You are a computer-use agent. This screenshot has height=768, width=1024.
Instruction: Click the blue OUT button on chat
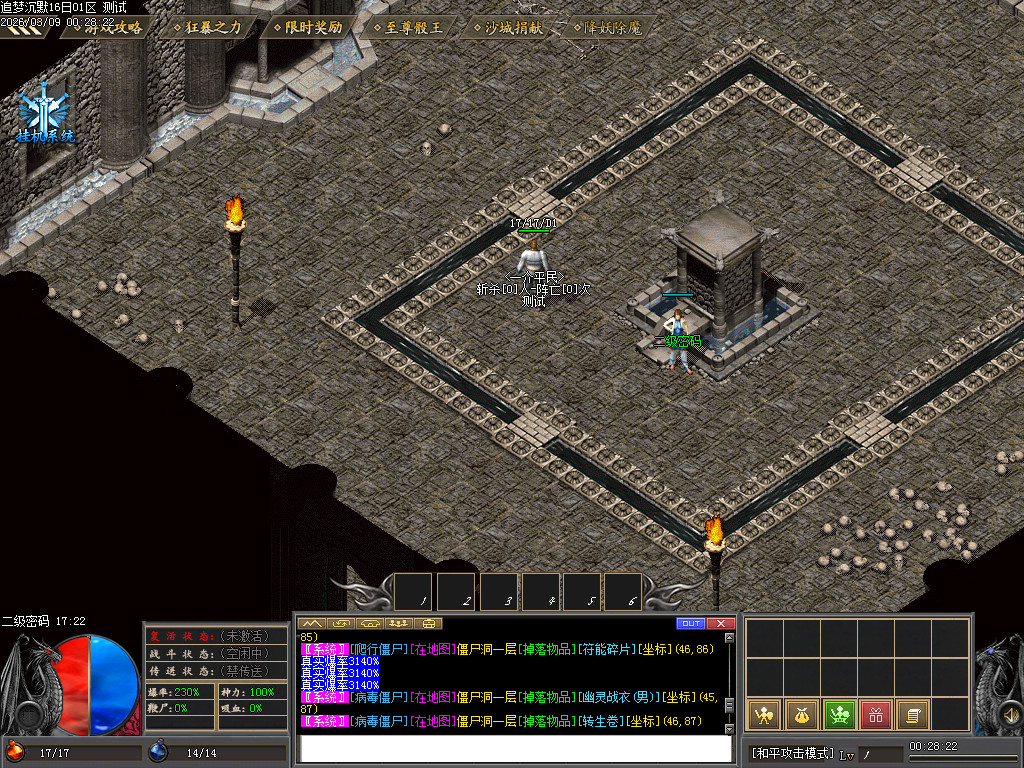click(x=690, y=624)
